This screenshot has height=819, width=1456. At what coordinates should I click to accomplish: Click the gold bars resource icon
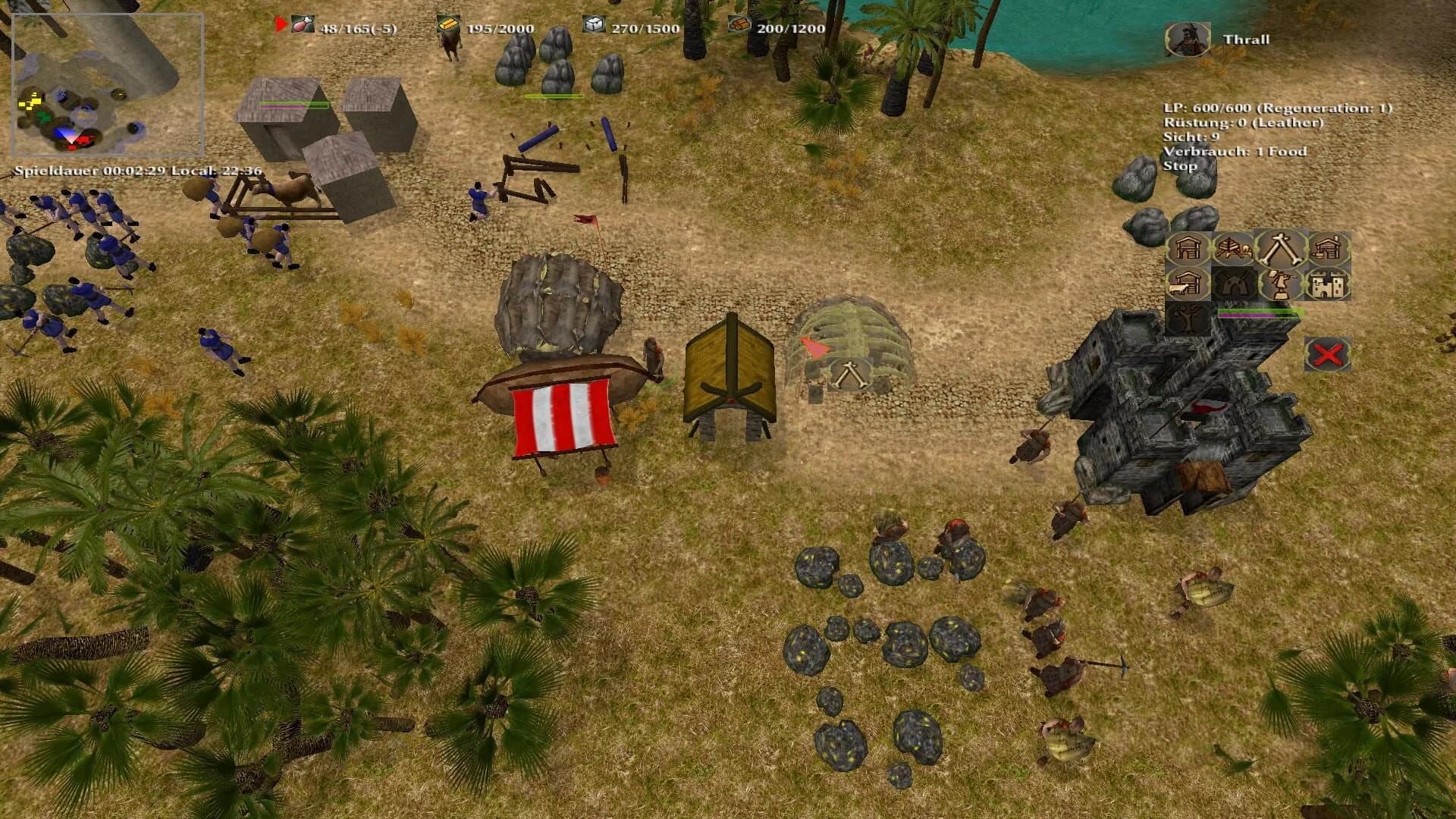pos(449,24)
